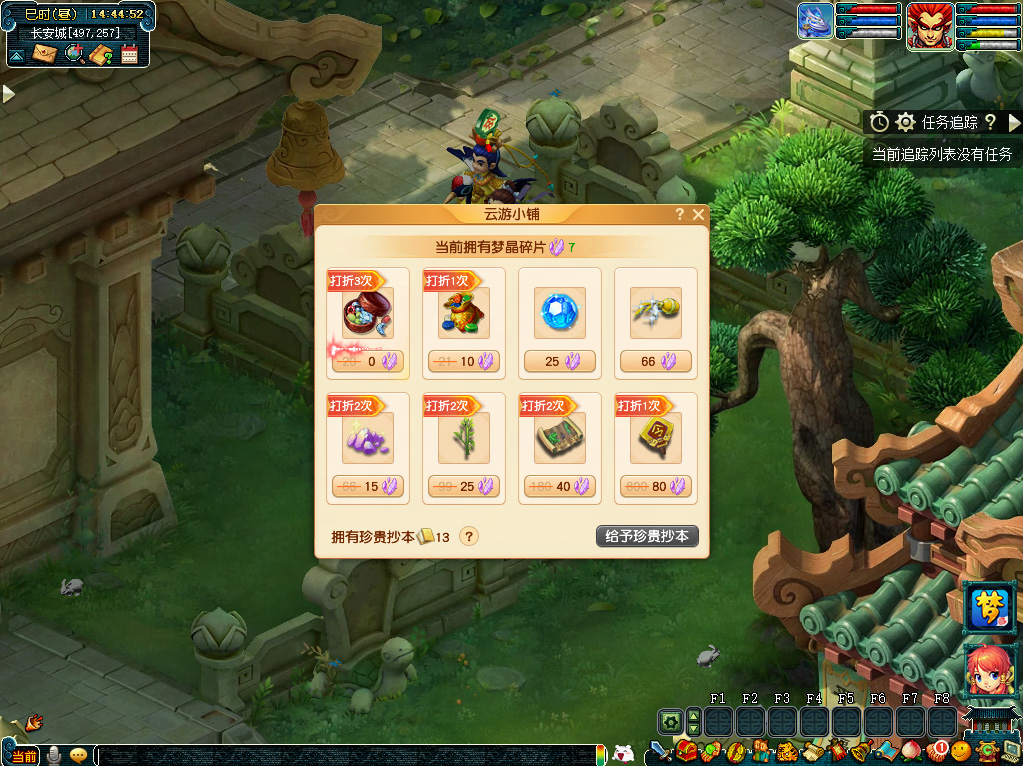Open the gear settings in 任务追踪 bar

(906, 122)
